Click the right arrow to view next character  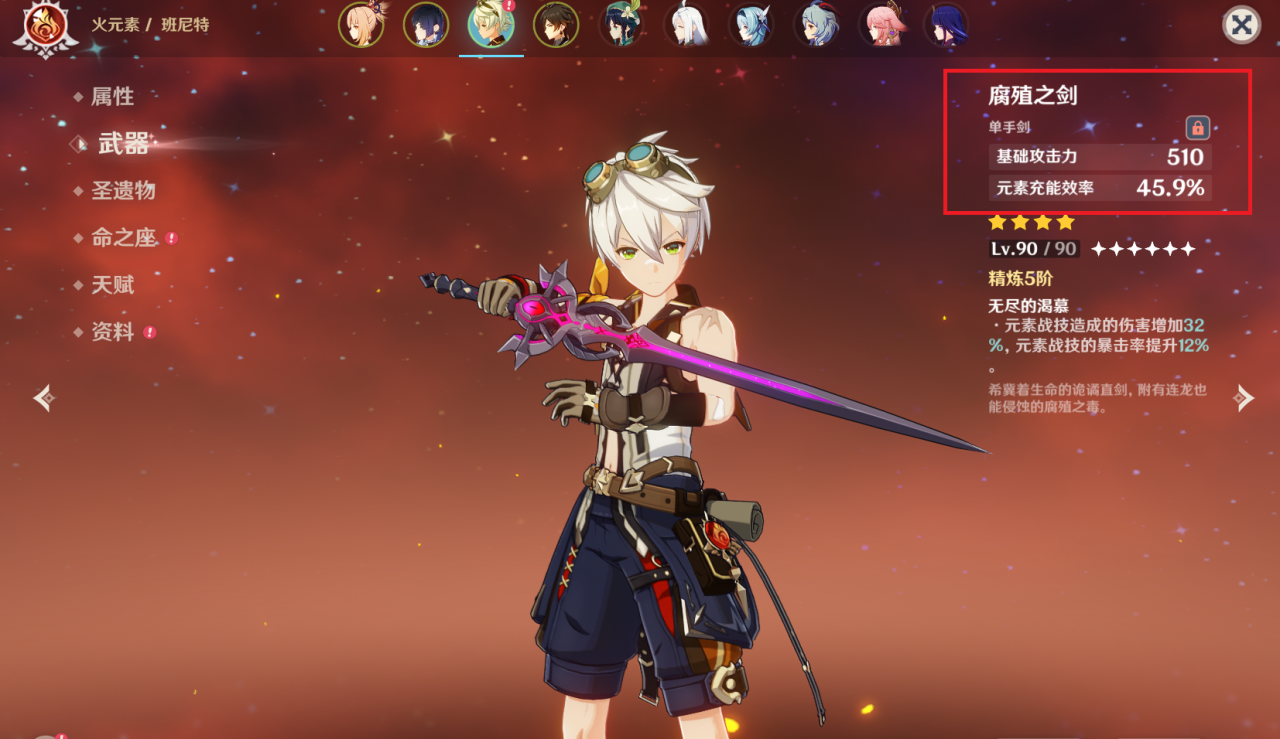click(1243, 398)
